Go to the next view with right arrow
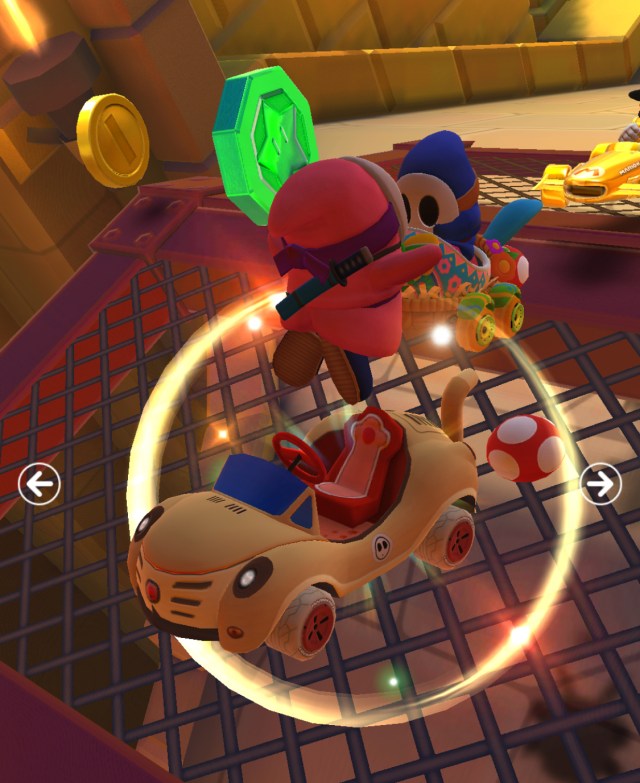 600,484
